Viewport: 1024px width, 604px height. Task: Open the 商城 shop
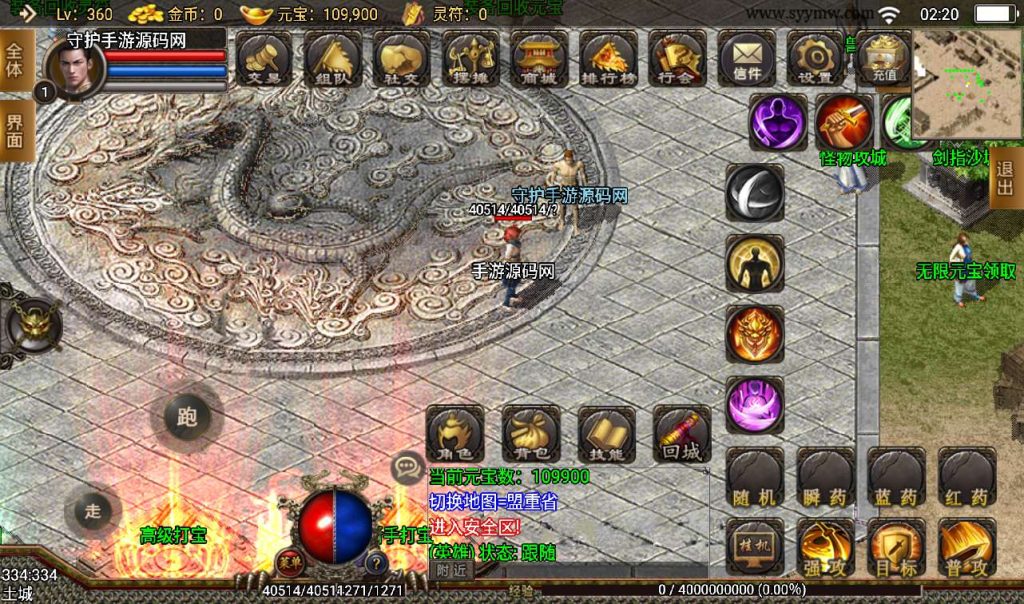[539, 58]
